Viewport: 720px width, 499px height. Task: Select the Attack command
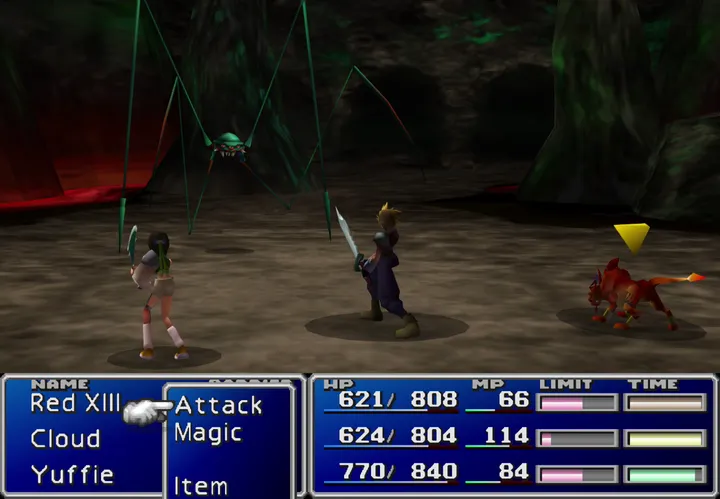coord(218,405)
